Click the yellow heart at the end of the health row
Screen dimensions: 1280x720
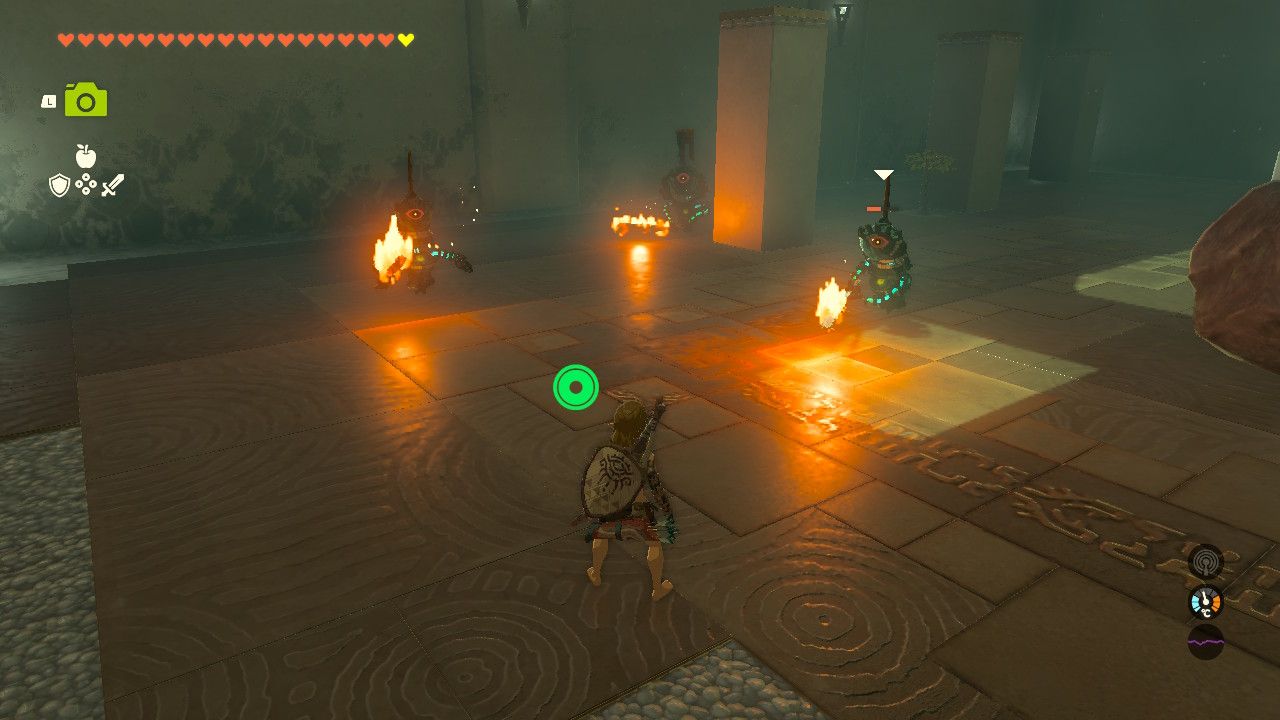(406, 40)
